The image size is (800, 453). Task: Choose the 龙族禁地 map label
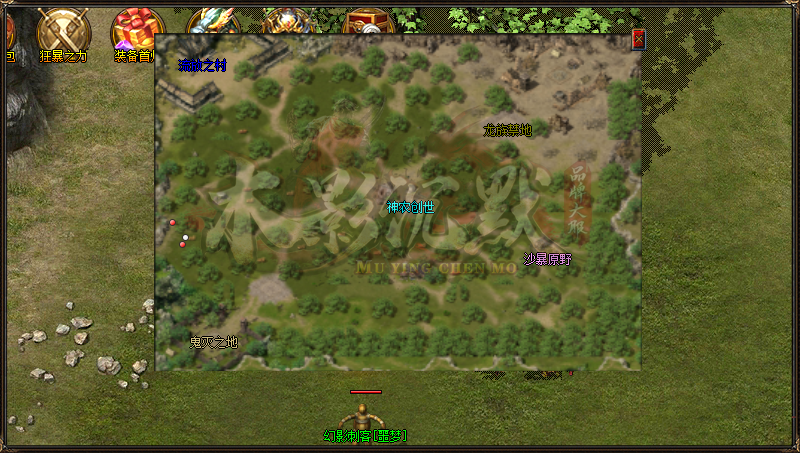click(x=507, y=130)
